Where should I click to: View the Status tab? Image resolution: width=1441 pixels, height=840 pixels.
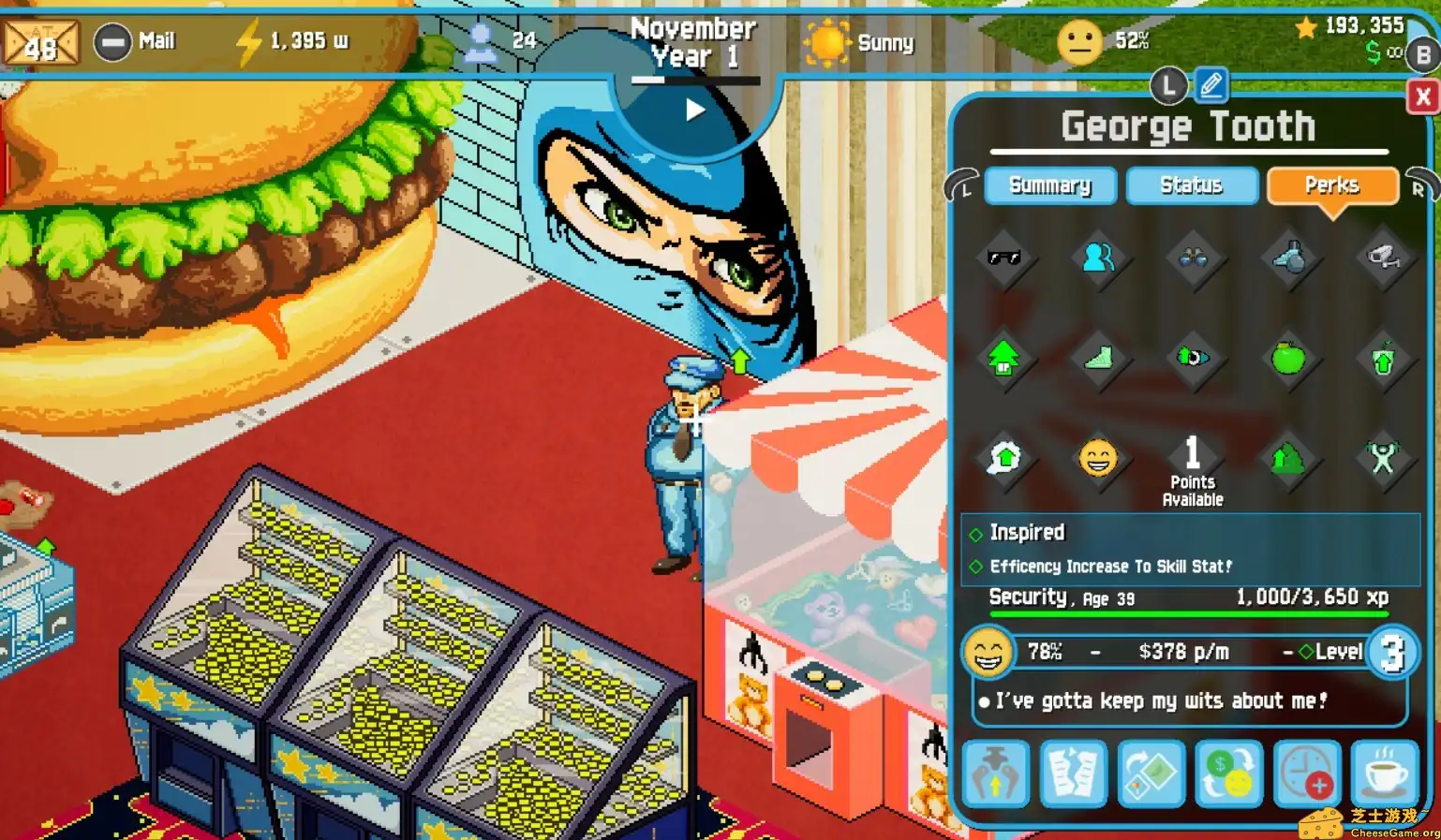pos(1192,185)
